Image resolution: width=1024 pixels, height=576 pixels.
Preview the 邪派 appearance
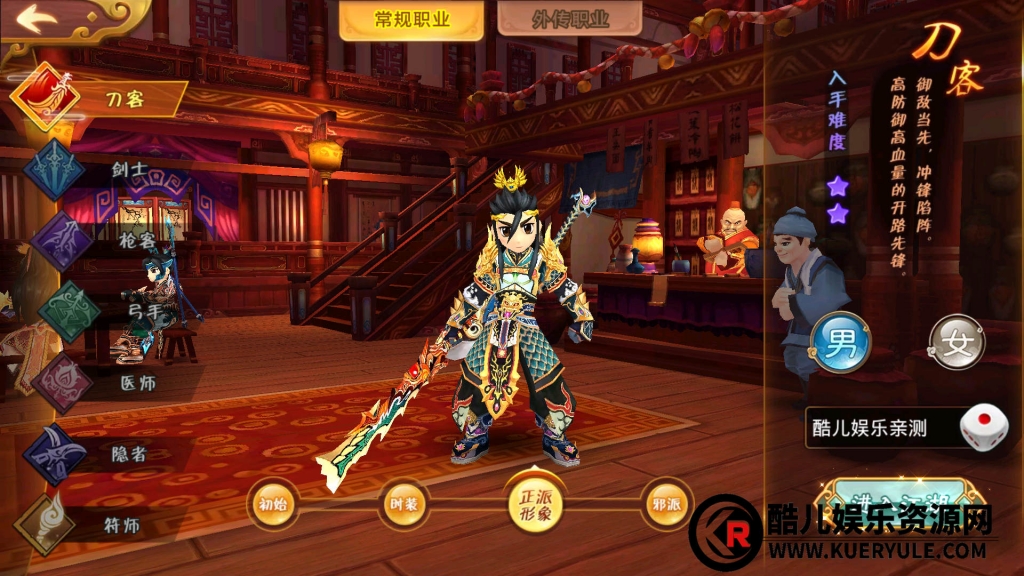tap(667, 505)
